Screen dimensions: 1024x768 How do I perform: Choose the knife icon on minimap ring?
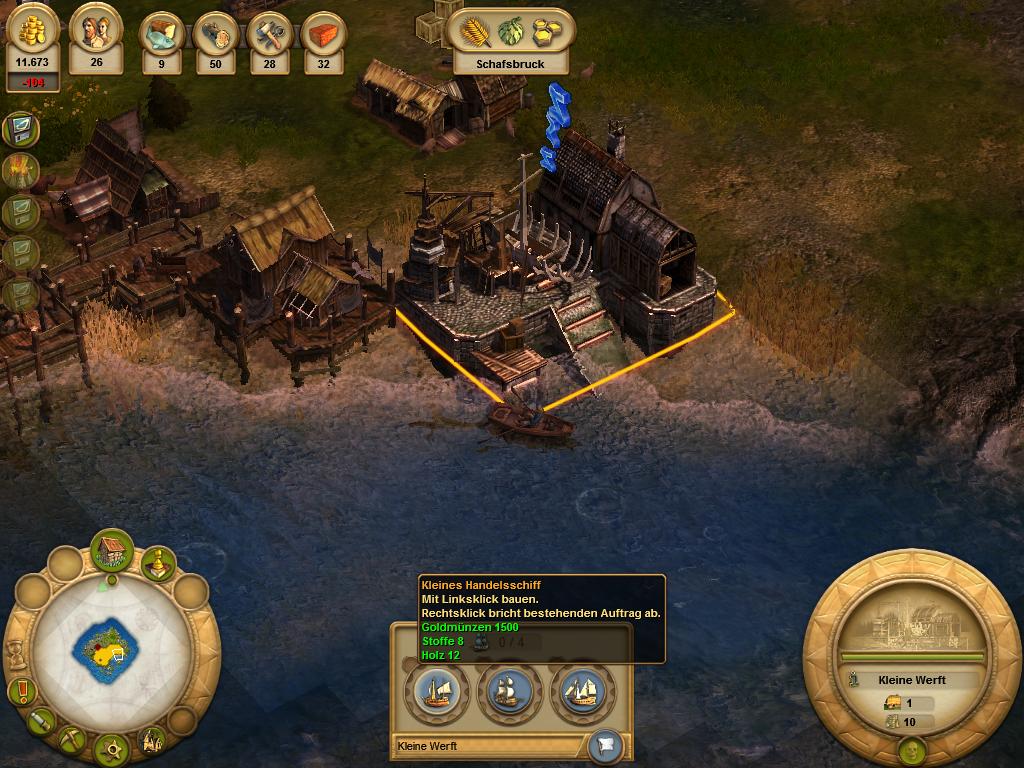pos(42,720)
